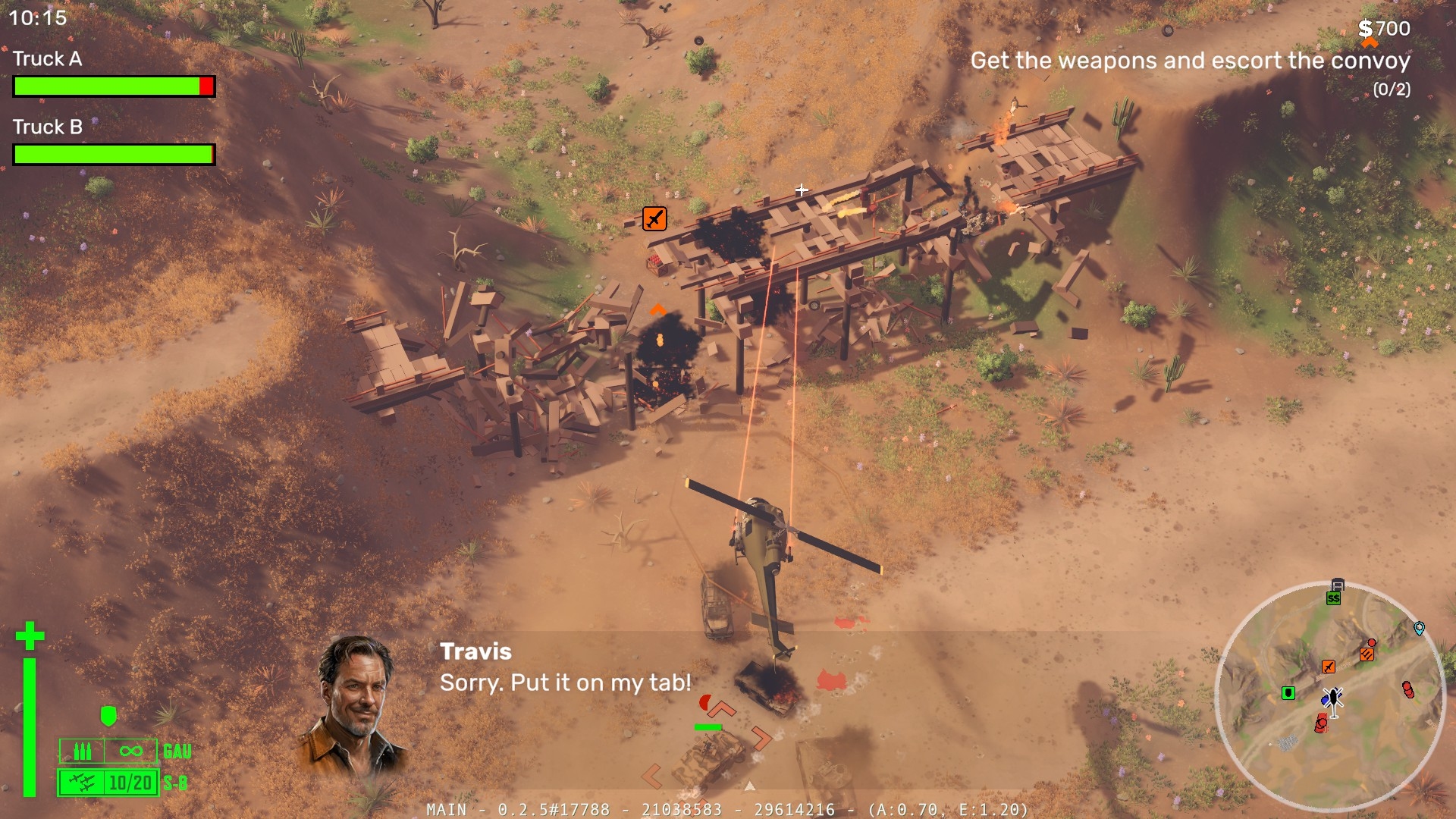Select the green dollar shop marker on minimap
This screenshot has height=819, width=1456.
tap(1333, 598)
